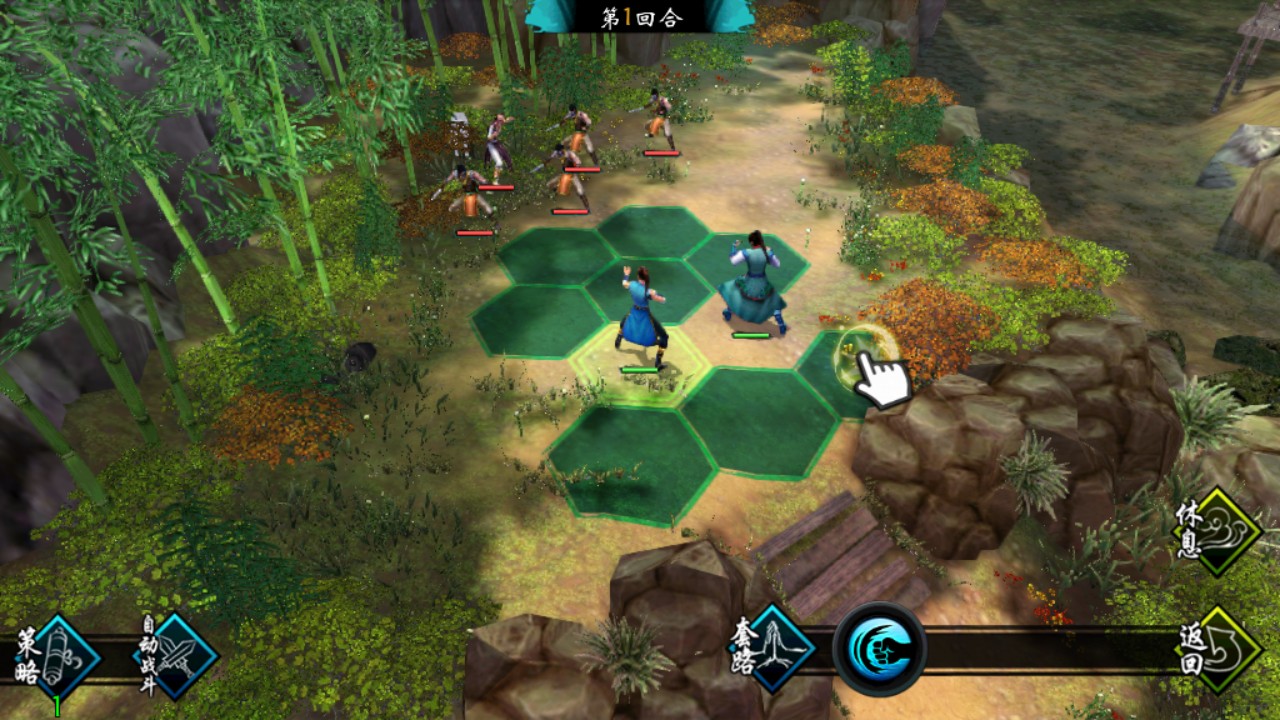Viewport: 1280px width, 720px height.
Task: Choose 休息 to rest this turn
Action: [x=1217, y=531]
